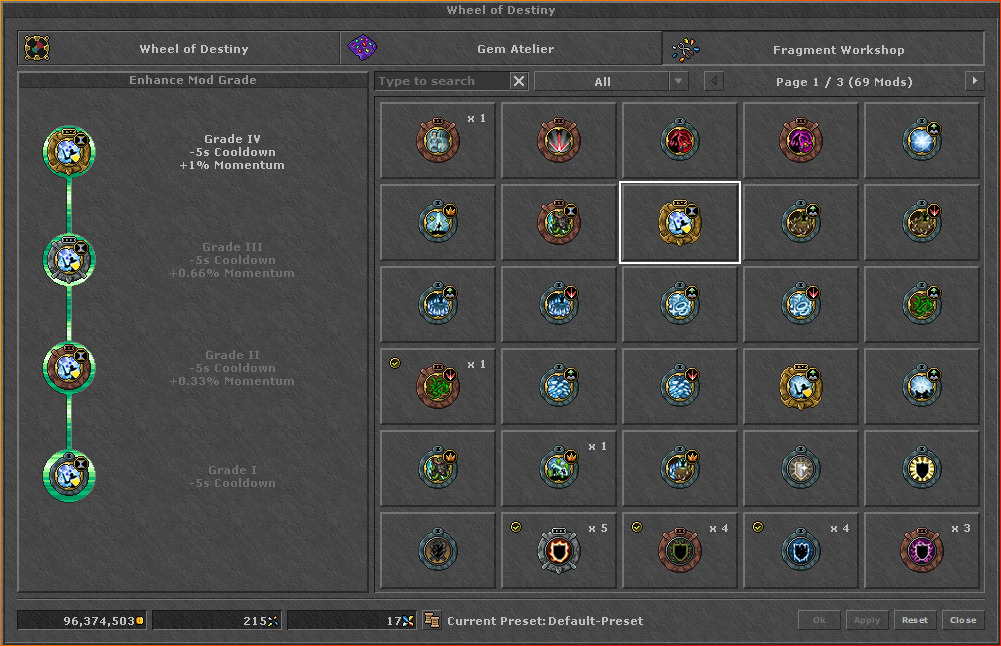This screenshot has height=646, width=1001.
Task: Choose the Grade II mod node
Action: (x=69, y=368)
